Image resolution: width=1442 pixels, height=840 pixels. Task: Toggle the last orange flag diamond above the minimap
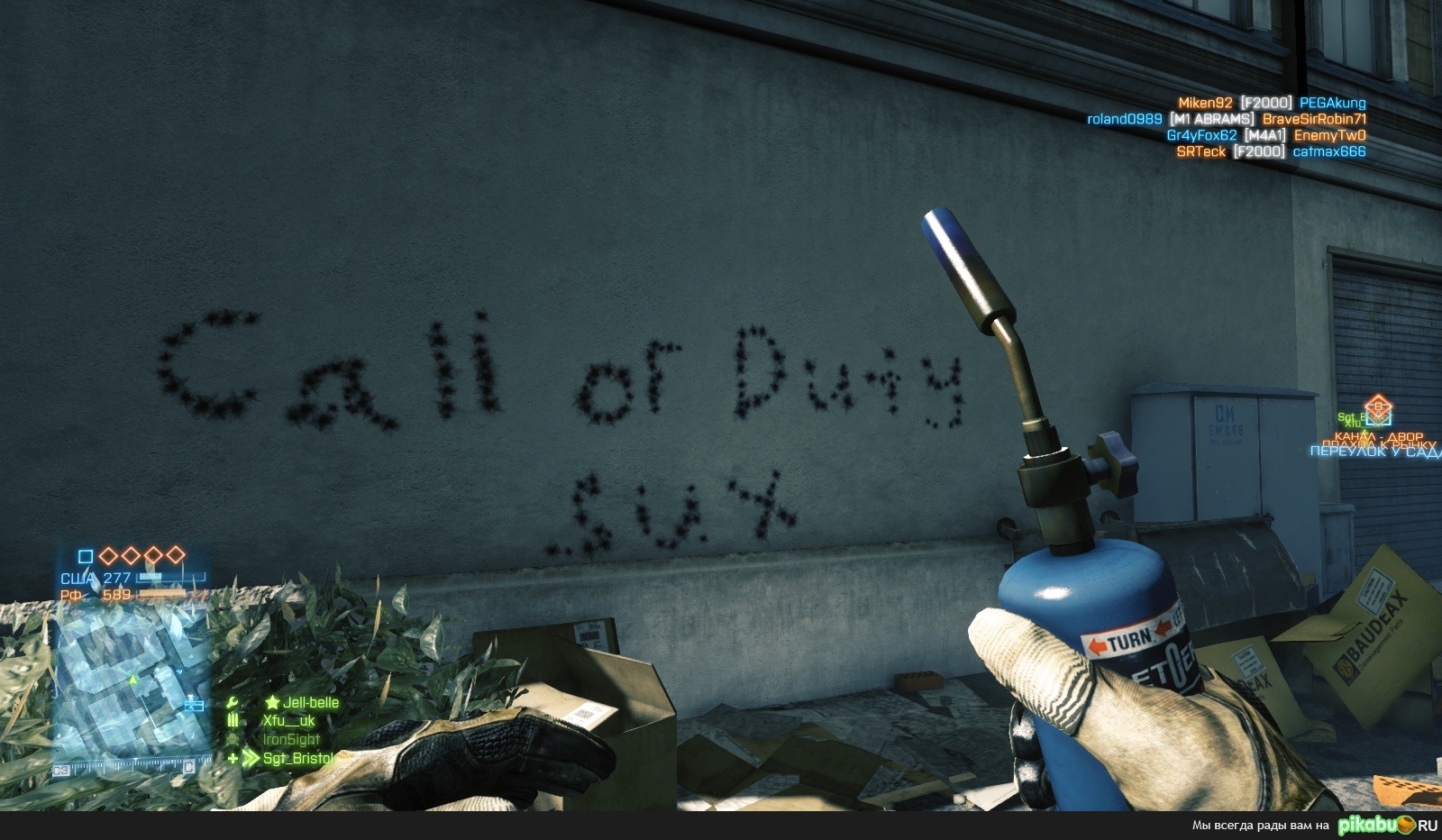click(175, 555)
